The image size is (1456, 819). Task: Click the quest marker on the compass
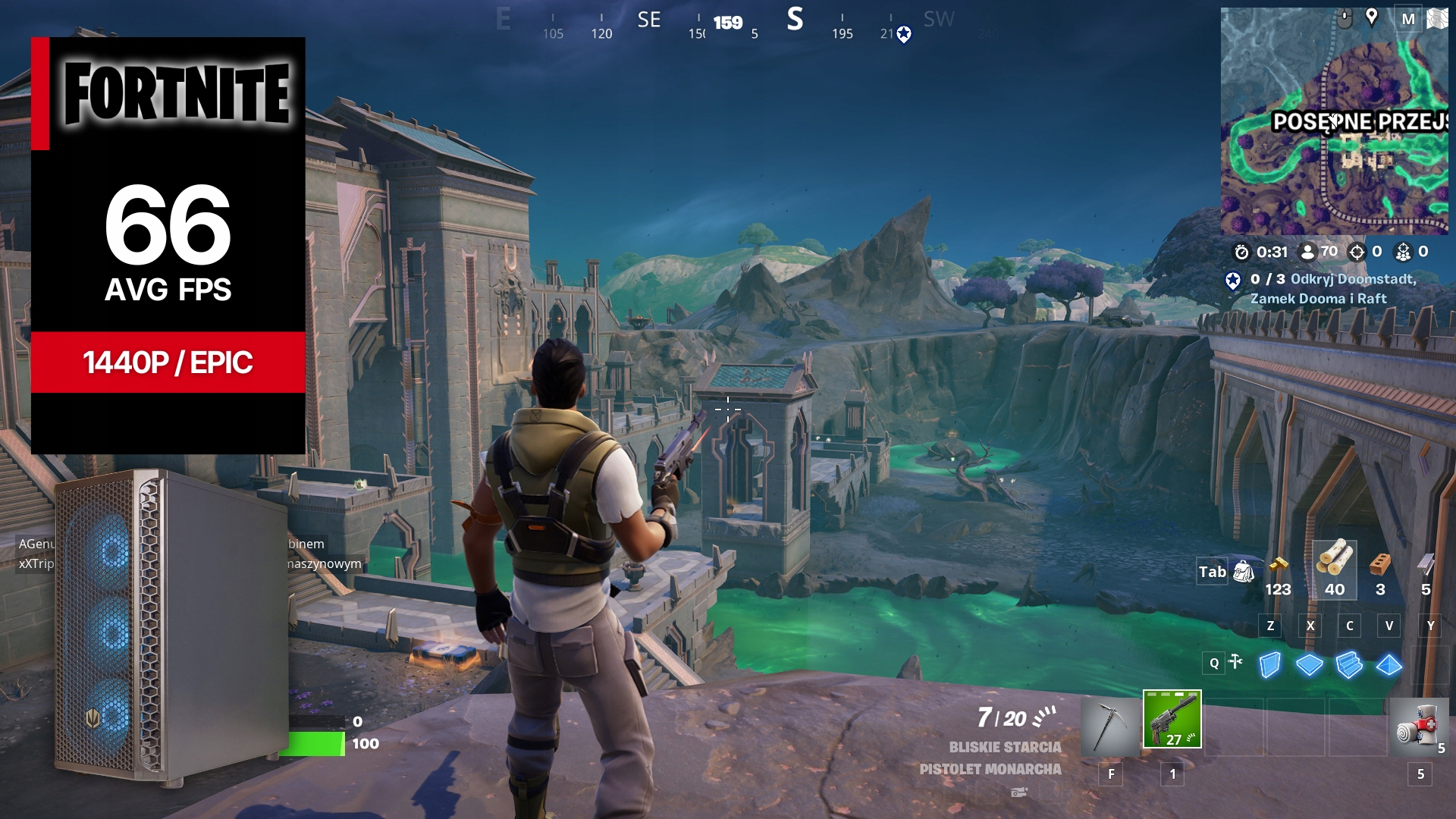pos(904,34)
